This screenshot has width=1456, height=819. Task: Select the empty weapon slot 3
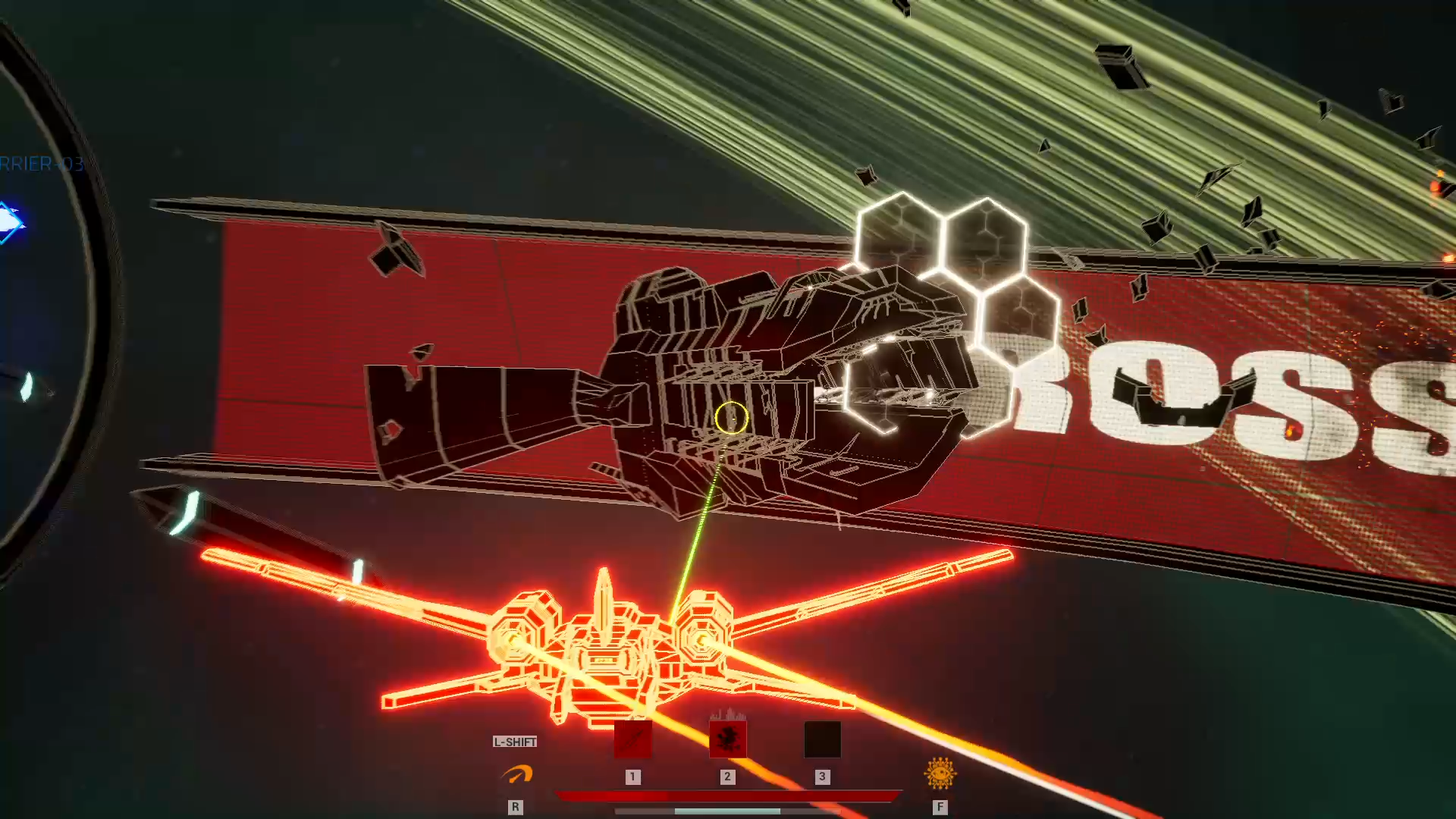[822, 740]
